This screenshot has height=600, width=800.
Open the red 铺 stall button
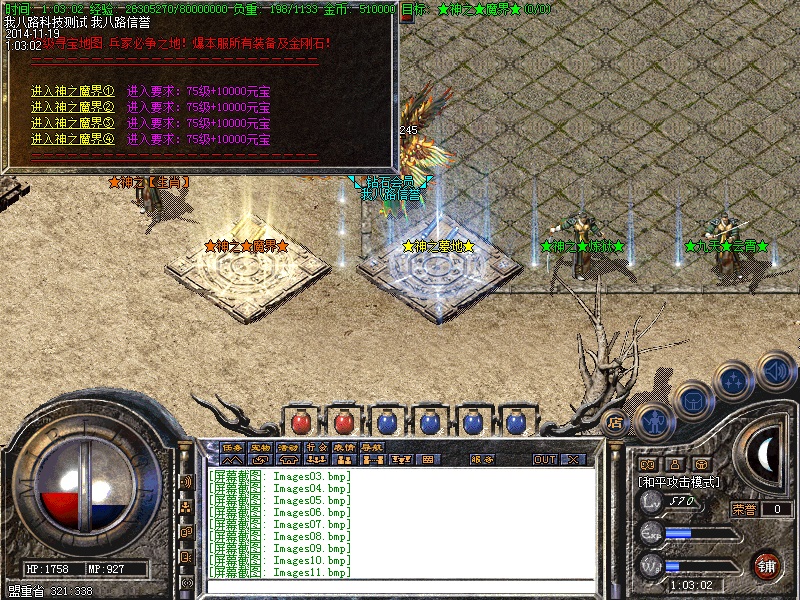pos(767,564)
